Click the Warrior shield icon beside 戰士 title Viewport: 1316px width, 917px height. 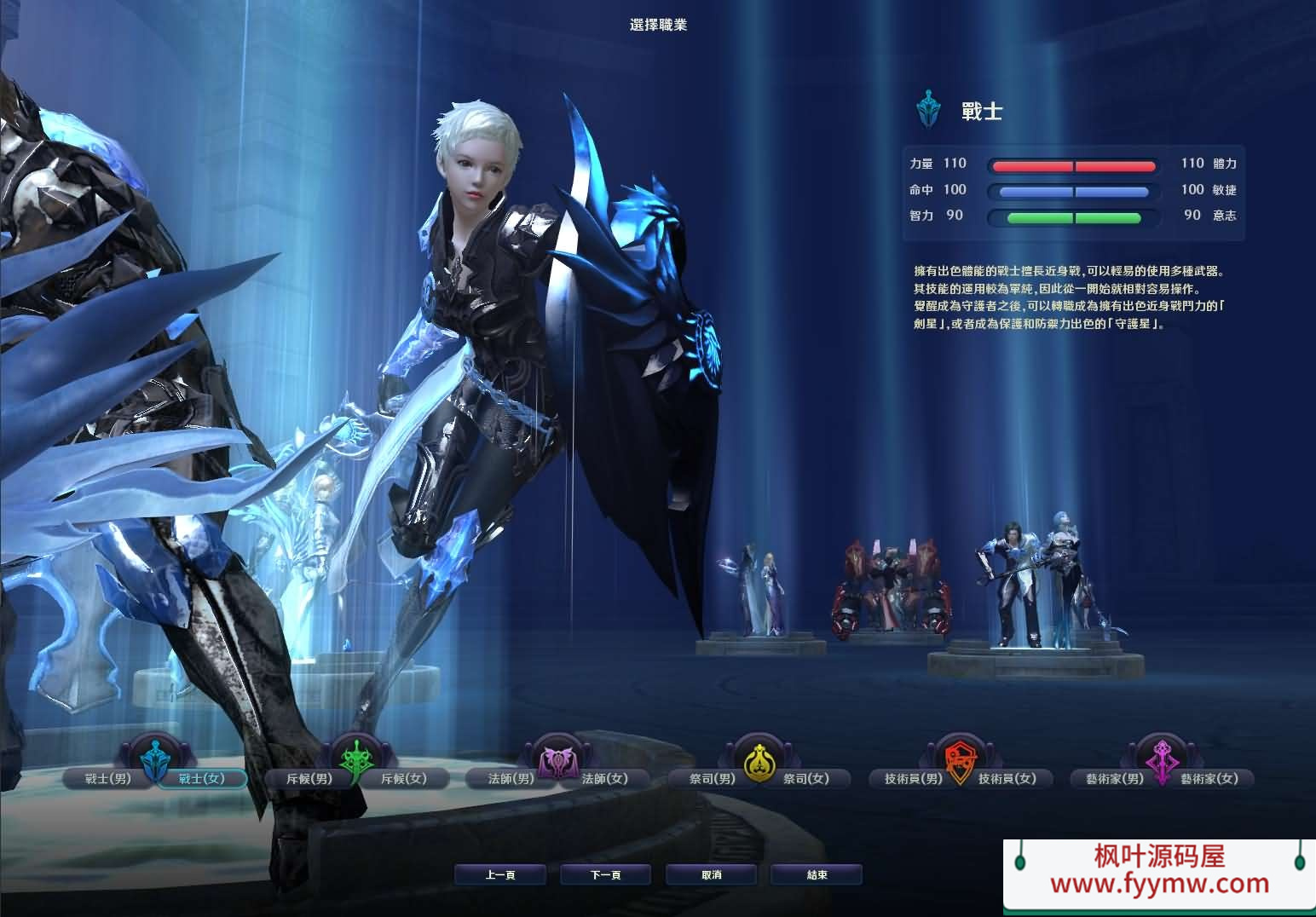[928, 109]
